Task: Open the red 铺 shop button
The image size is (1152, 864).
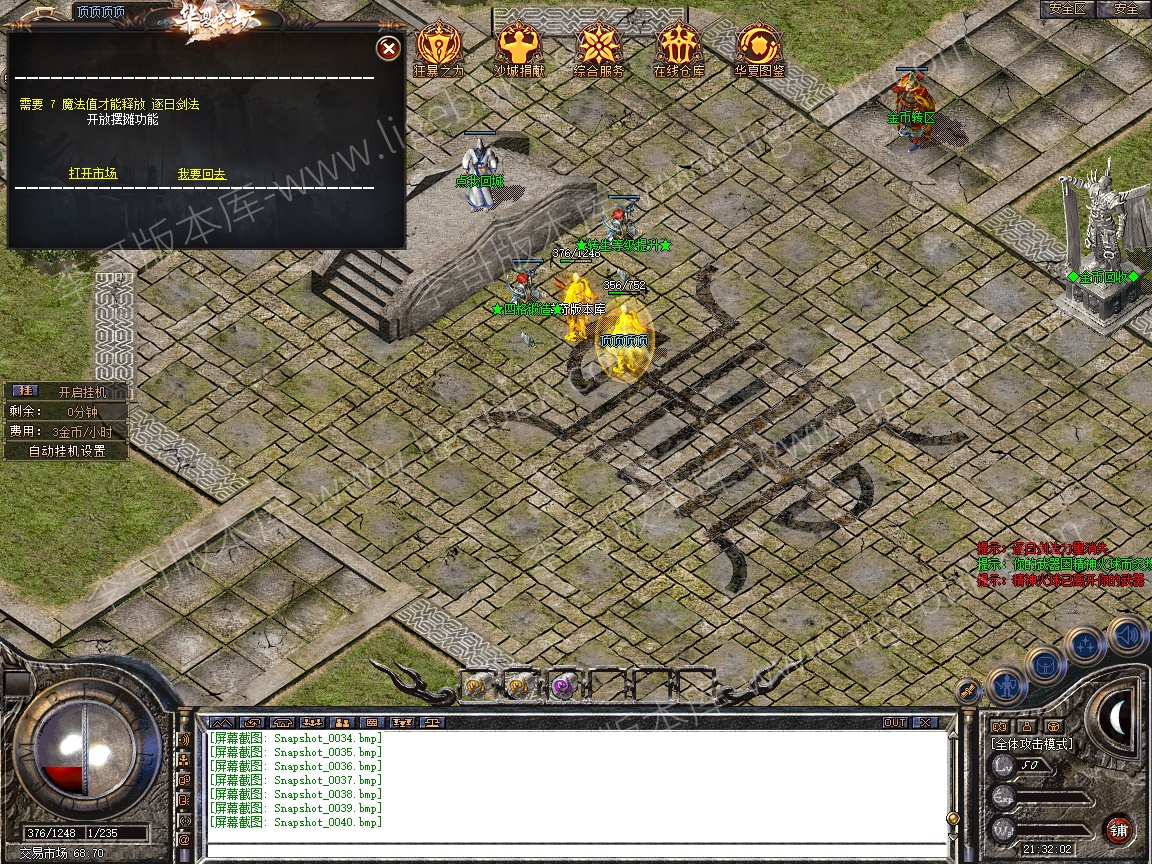Action: [1118, 829]
